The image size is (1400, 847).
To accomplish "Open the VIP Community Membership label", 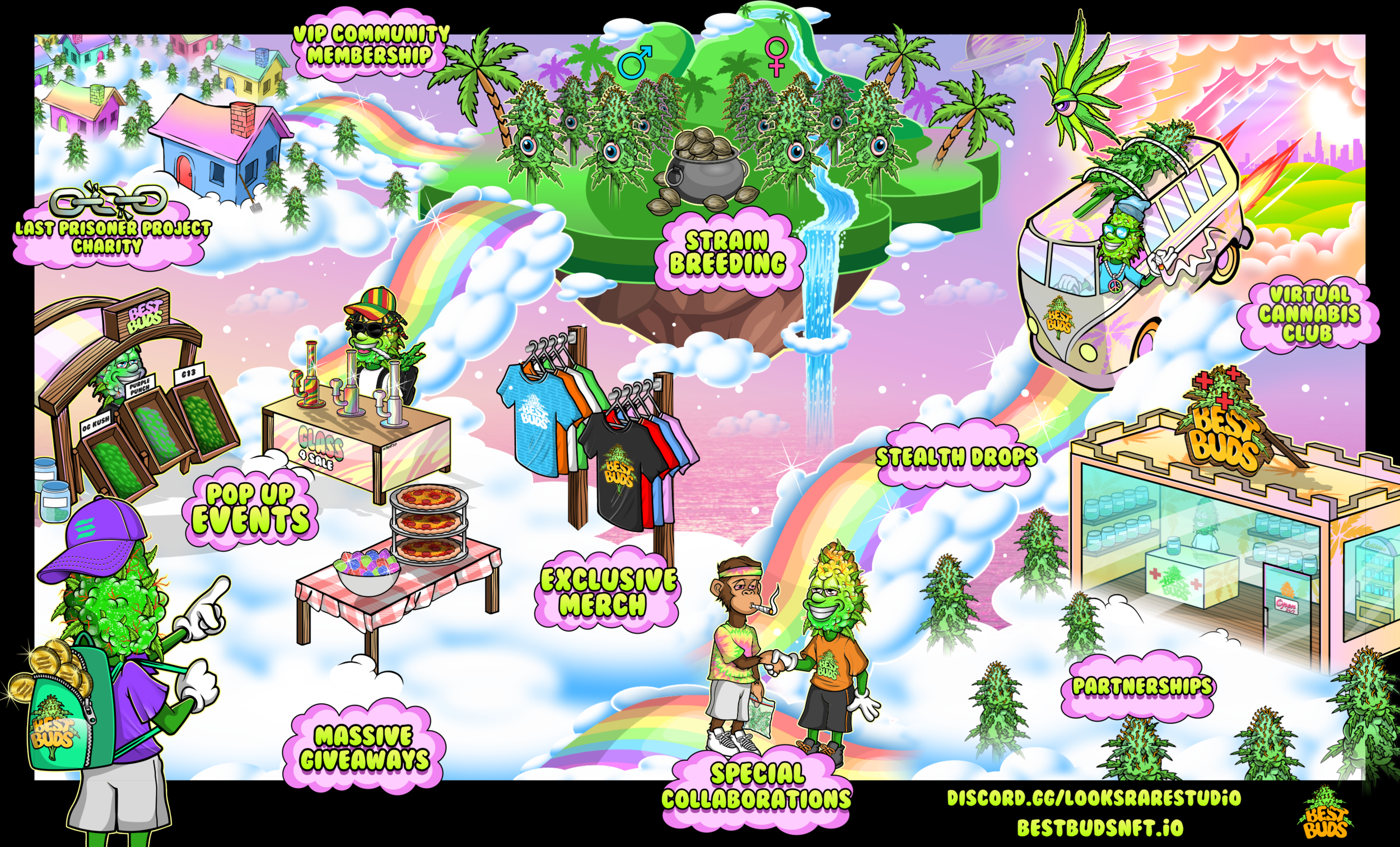I will (371, 45).
